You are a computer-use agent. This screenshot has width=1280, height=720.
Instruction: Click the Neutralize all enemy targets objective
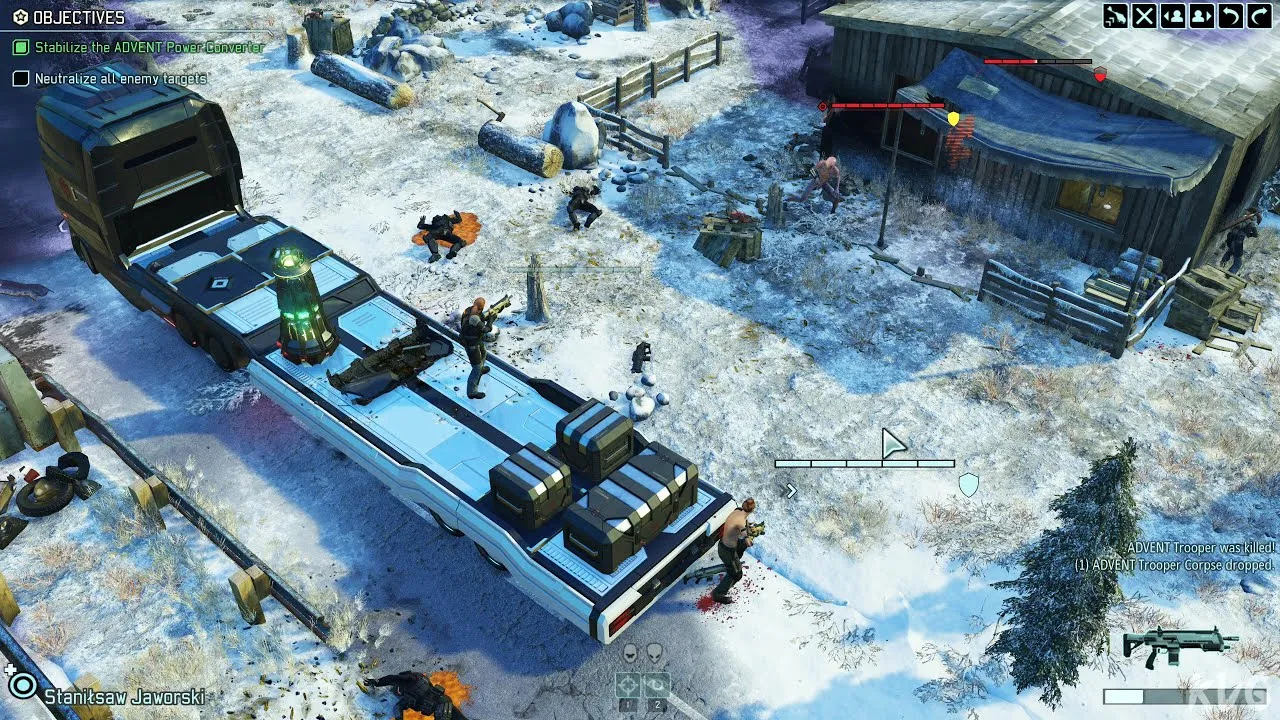pyautogui.click(x=120, y=78)
